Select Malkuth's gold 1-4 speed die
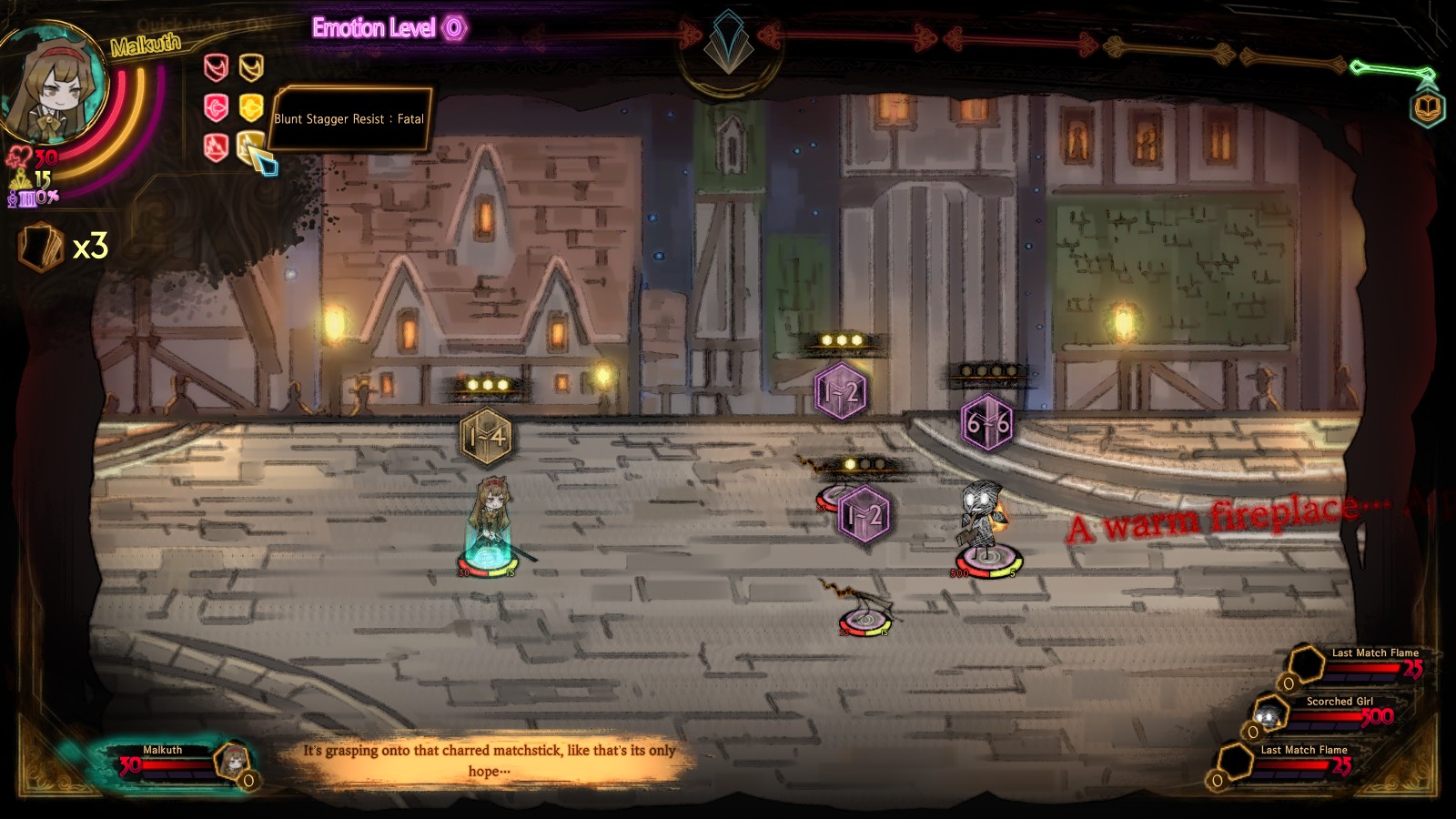This screenshot has height=819, width=1456. coord(486,437)
